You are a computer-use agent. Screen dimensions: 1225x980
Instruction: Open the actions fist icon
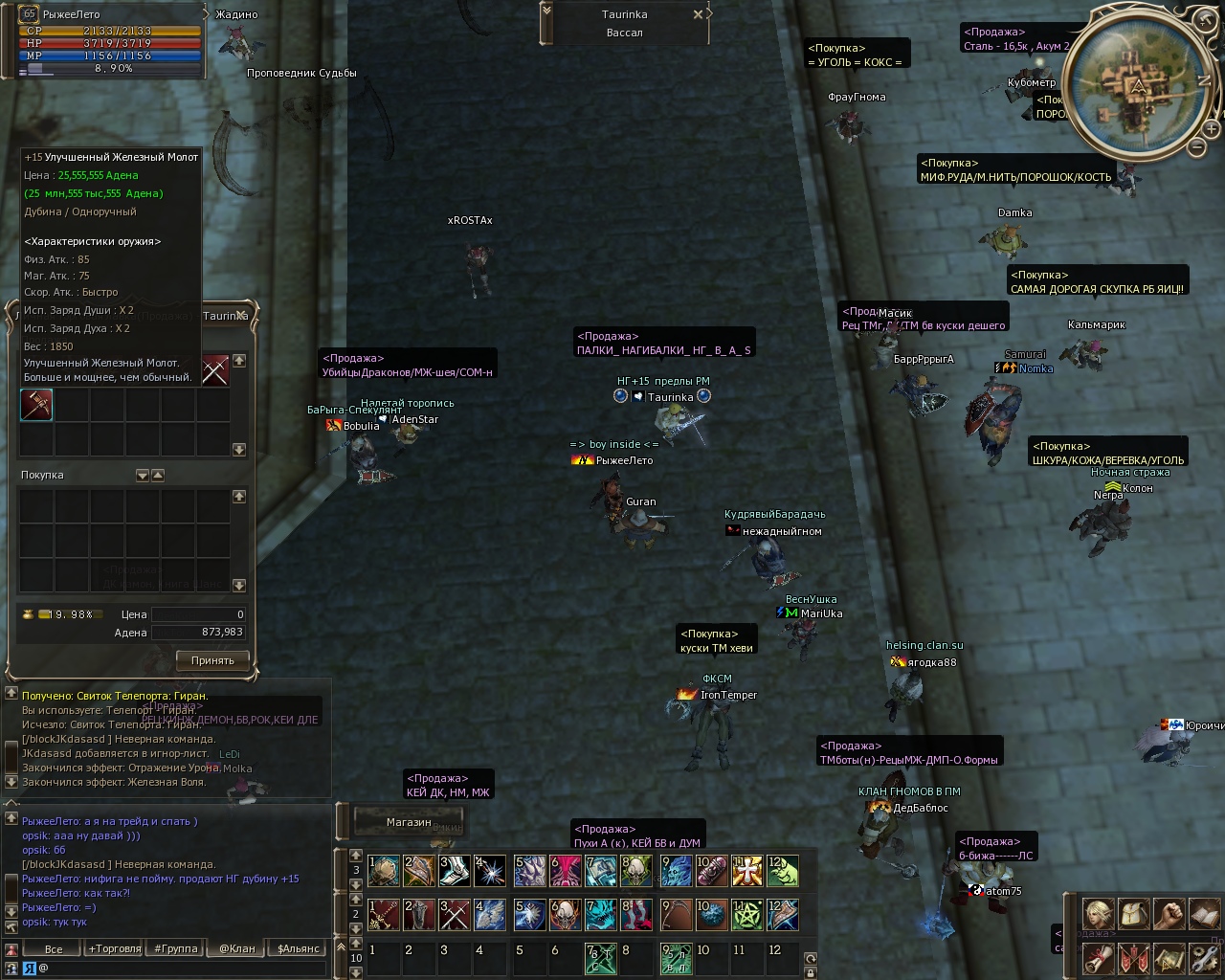(x=1169, y=913)
